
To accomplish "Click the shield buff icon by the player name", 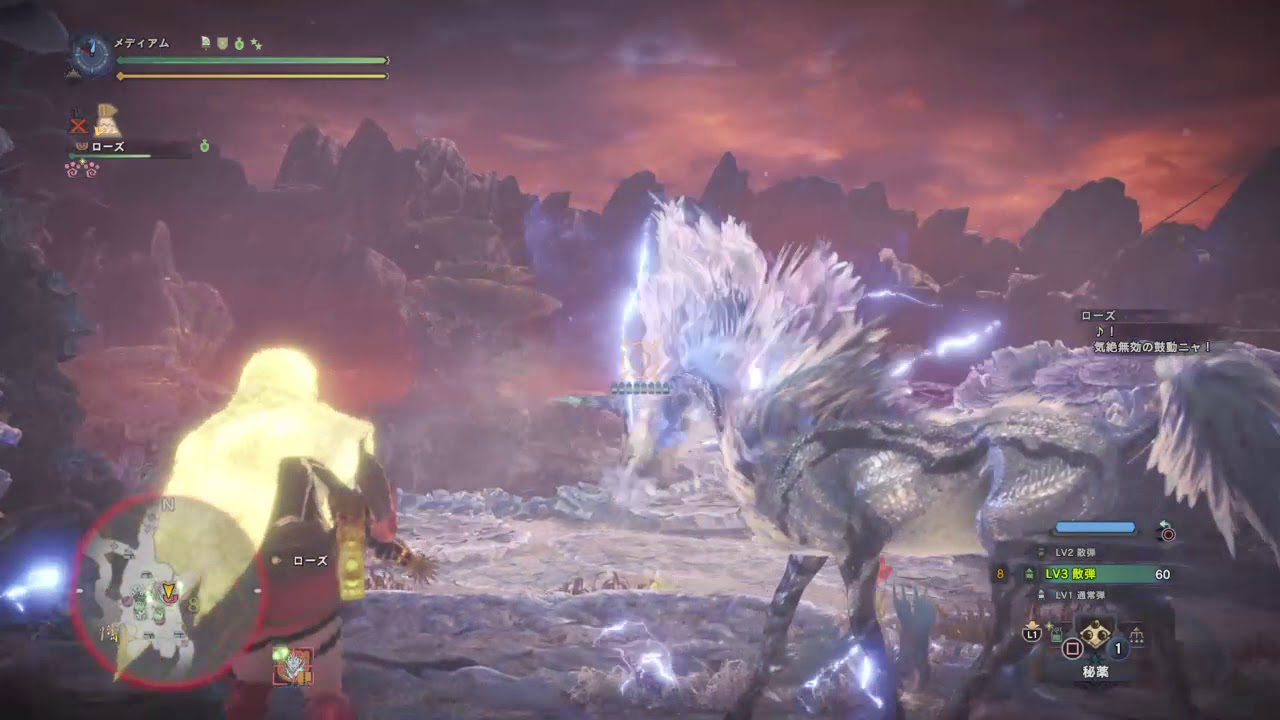I will 222,43.
